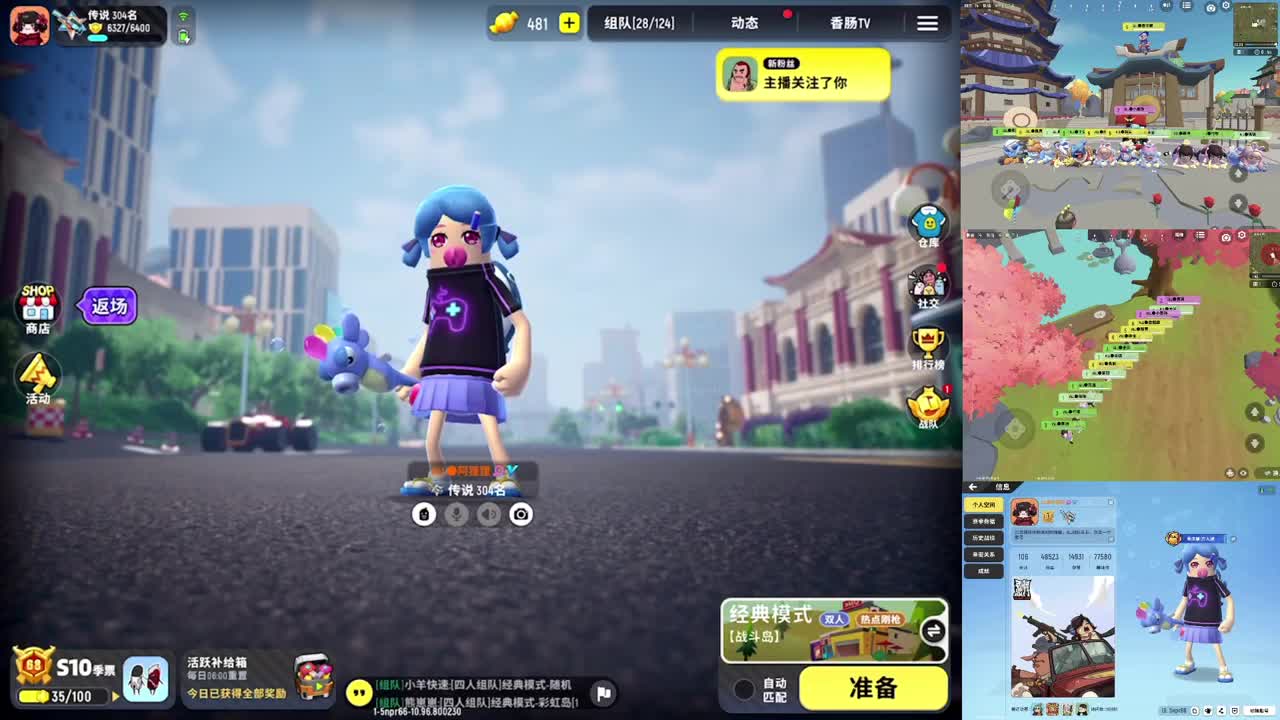
Task: Toggle the backpack icon below the character
Action: [x=423, y=514]
